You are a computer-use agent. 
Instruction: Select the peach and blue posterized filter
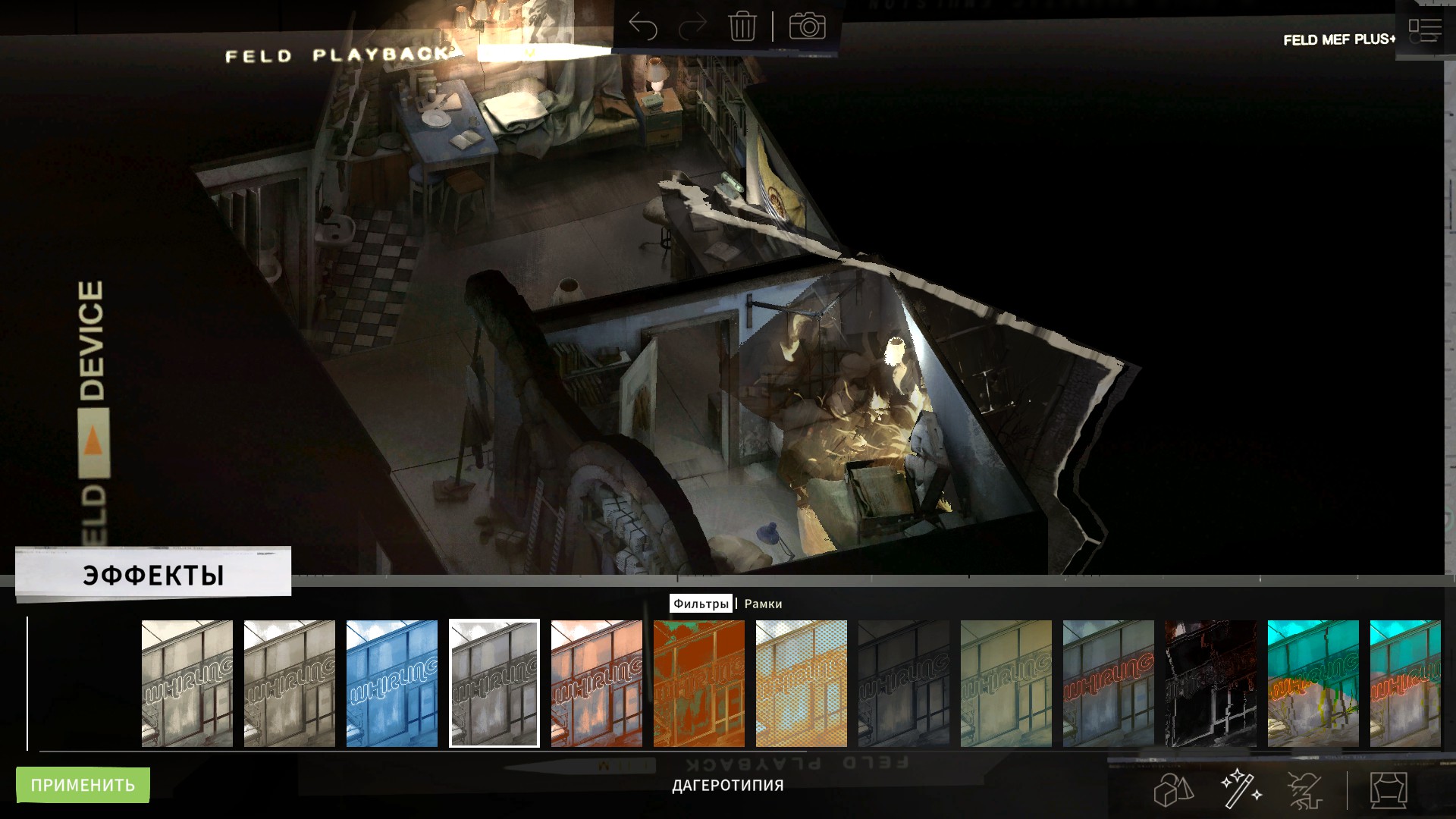tap(597, 683)
